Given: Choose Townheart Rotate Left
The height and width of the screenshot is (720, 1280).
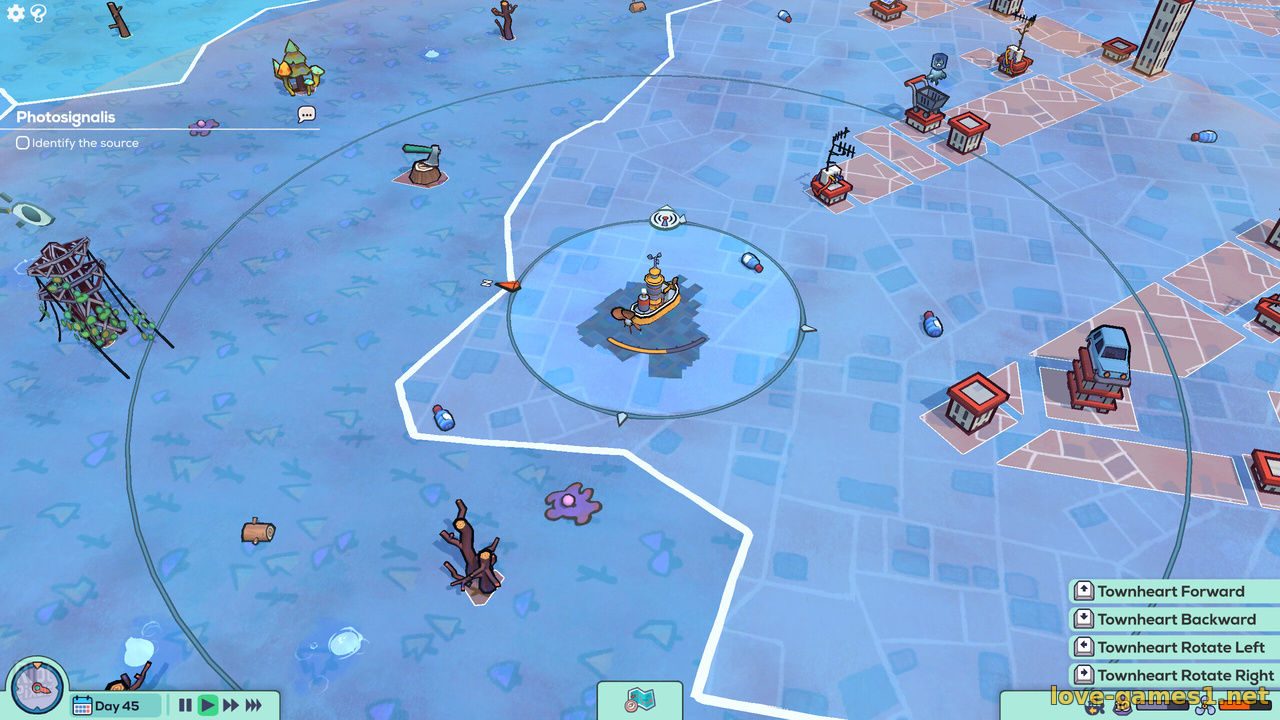Looking at the screenshot, I should pos(1180,648).
